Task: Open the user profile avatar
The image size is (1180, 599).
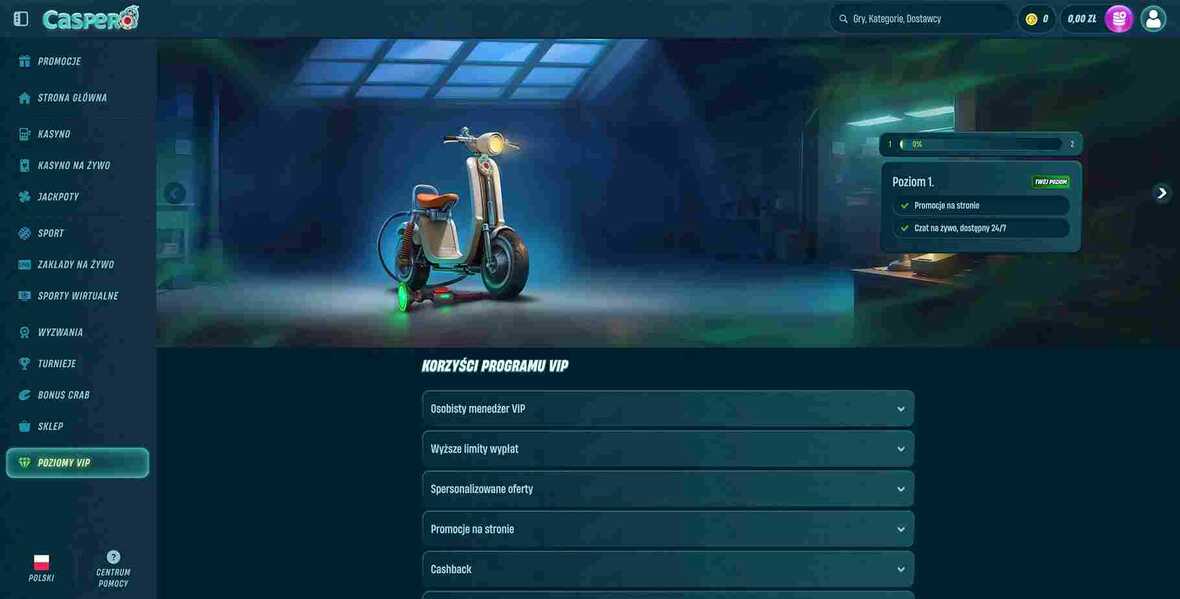Action: click(1153, 19)
